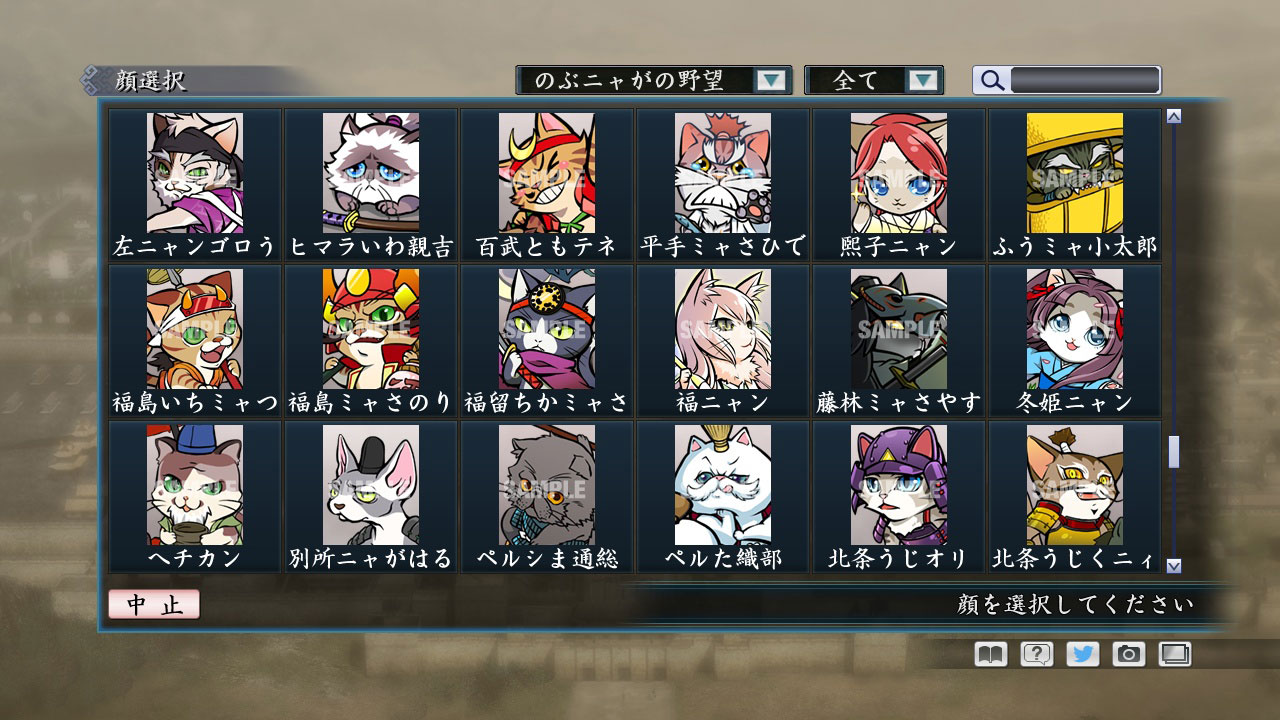Open the 全て filter dropdown
Screen dimensions: 1280x720
865,80
